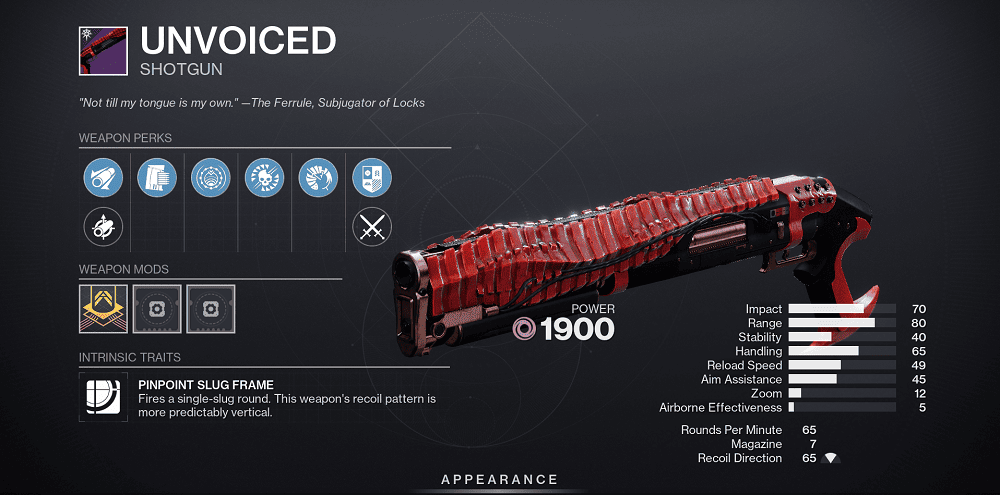Choose the spiked curl perk icon

point(318,177)
